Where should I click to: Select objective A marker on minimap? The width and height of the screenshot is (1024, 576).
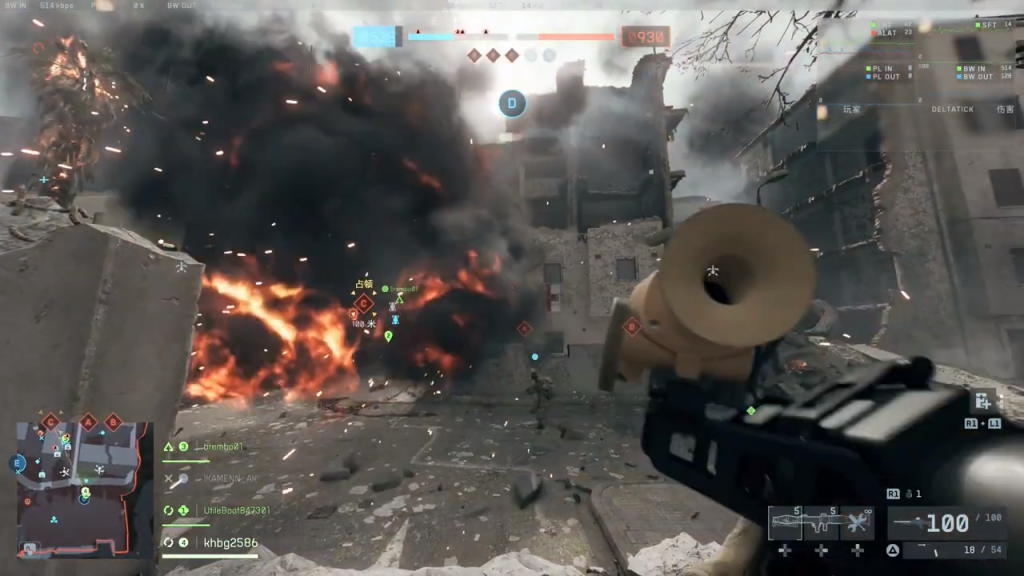point(89,422)
